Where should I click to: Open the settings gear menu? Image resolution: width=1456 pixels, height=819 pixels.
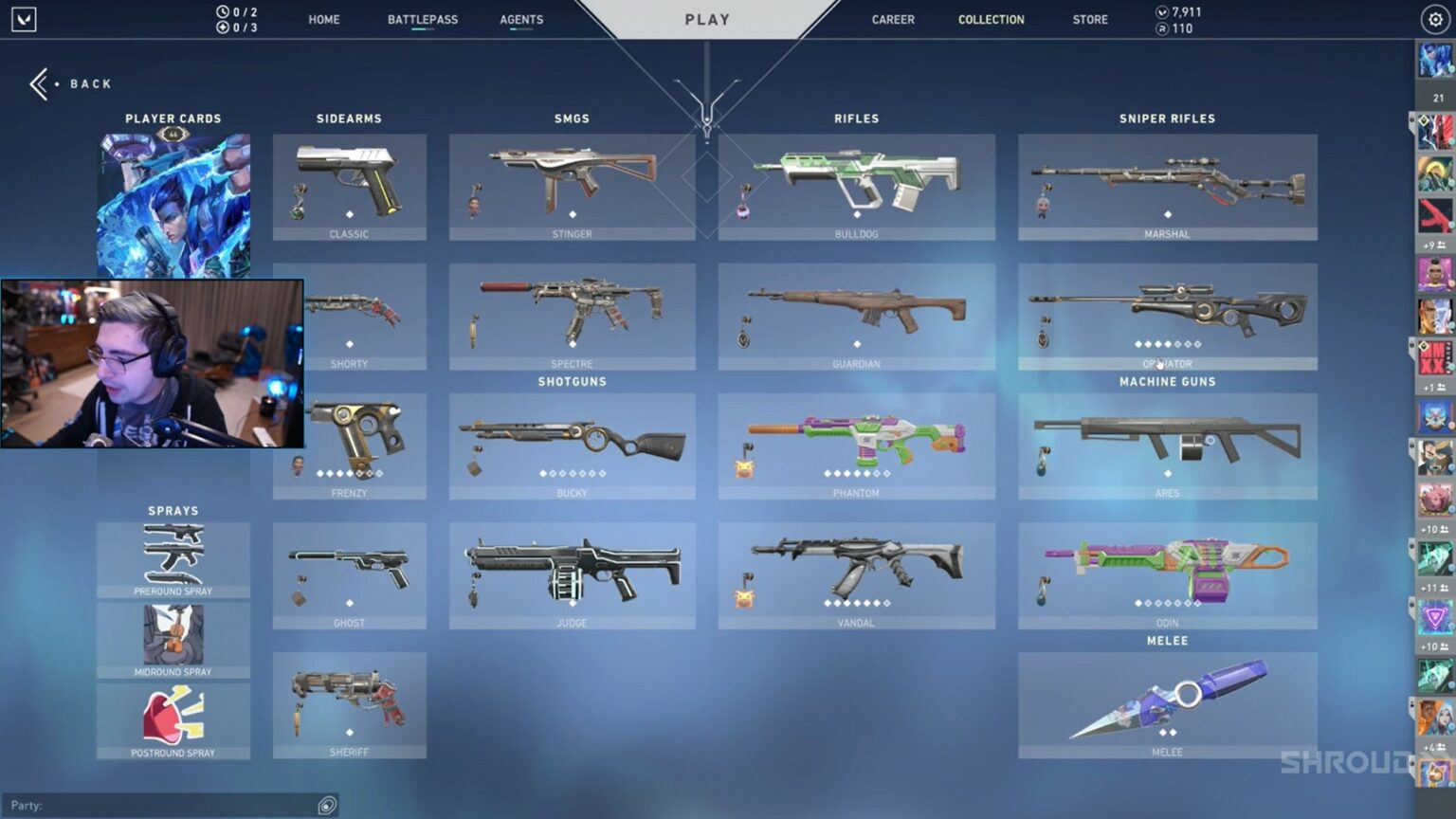click(1434, 19)
